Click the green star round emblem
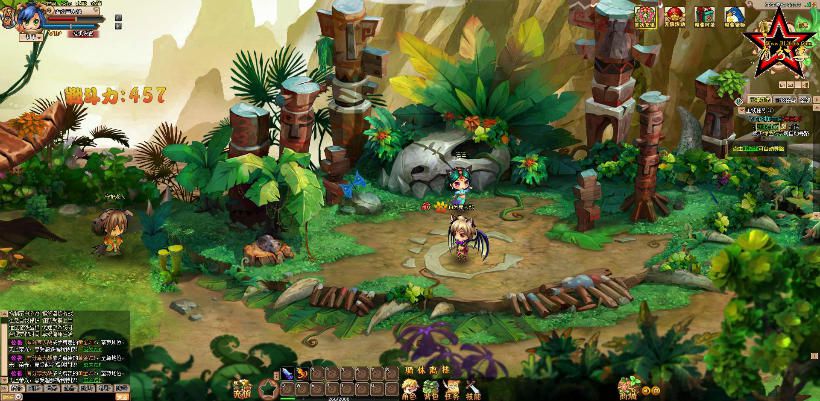 point(268,388)
